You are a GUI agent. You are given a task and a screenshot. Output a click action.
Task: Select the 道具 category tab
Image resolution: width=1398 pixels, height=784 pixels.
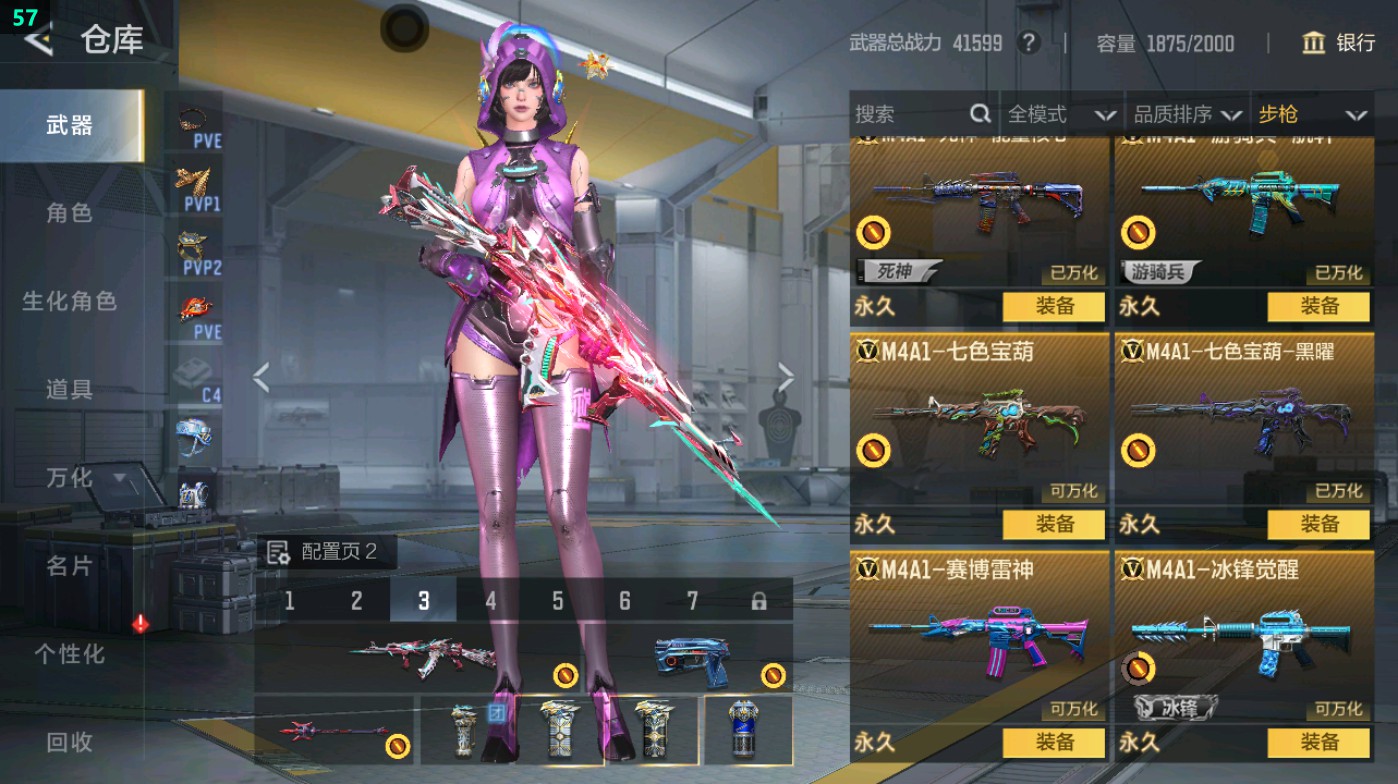pos(69,389)
